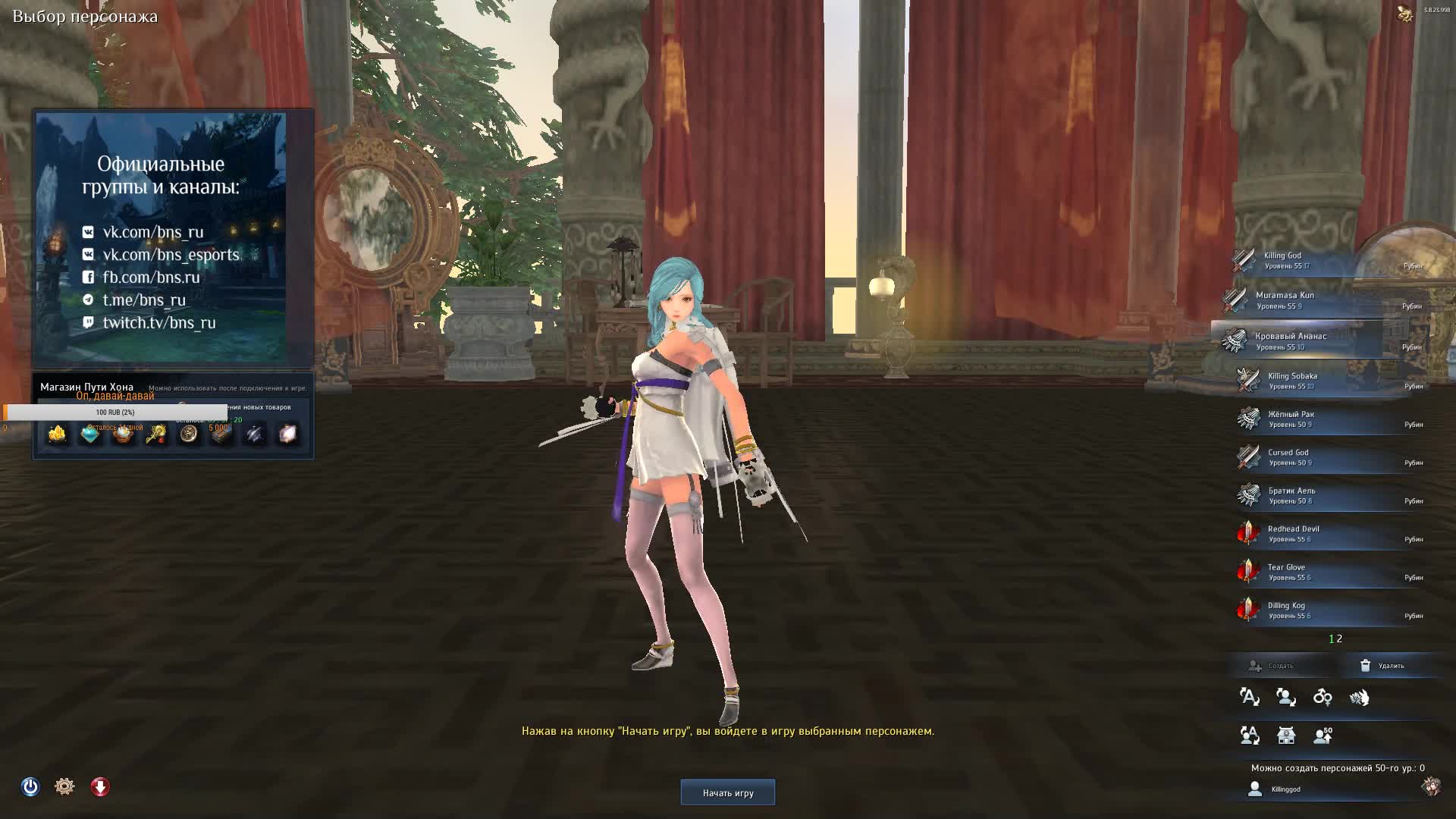Image resolution: width=1456 pixels, height=819 pixels.
Task: Select the golden crystal shop item
Action: 58,434
